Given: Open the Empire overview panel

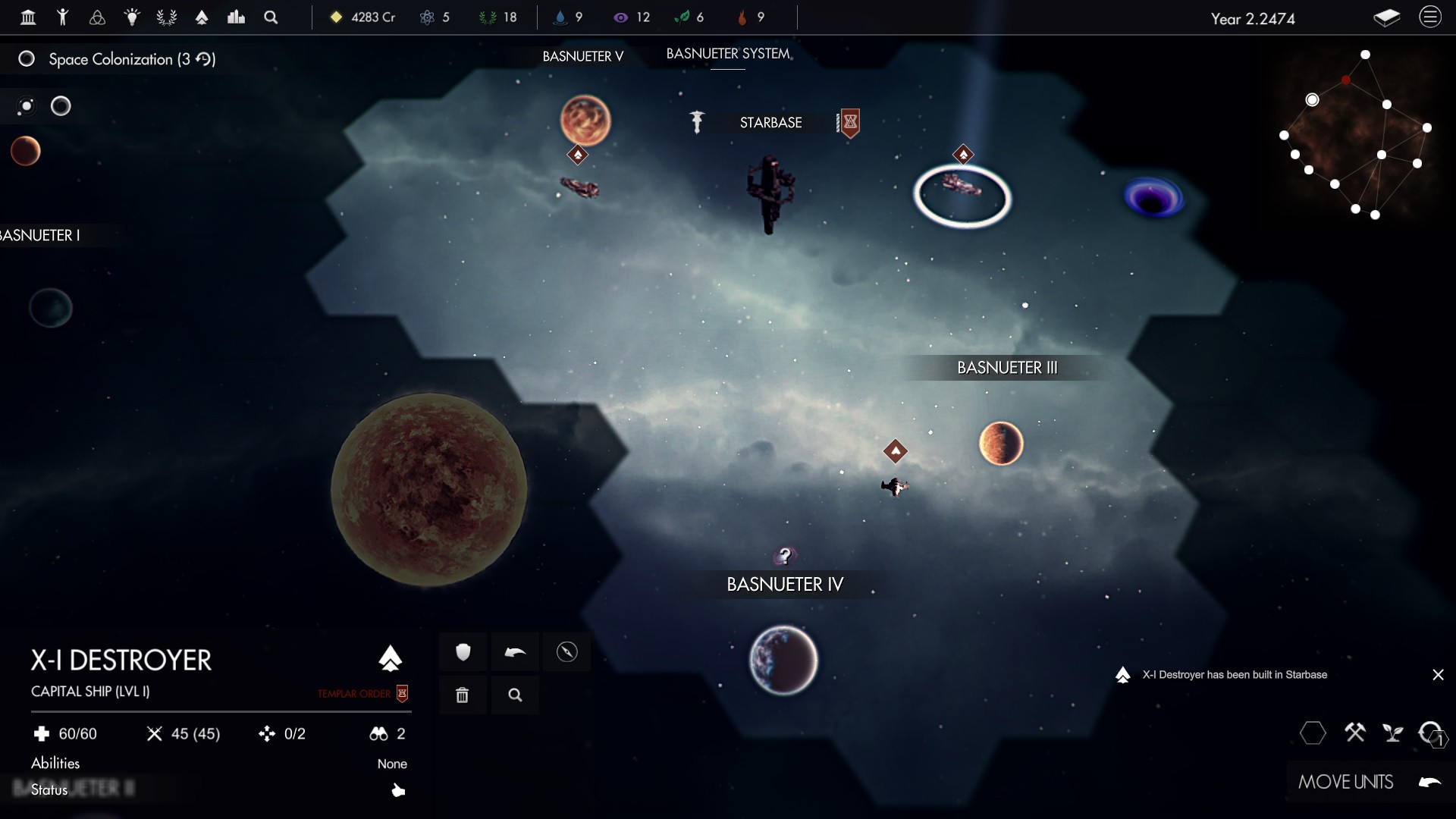Looking at the screenshot, I should pyautogui.click(x=28, y=17).
